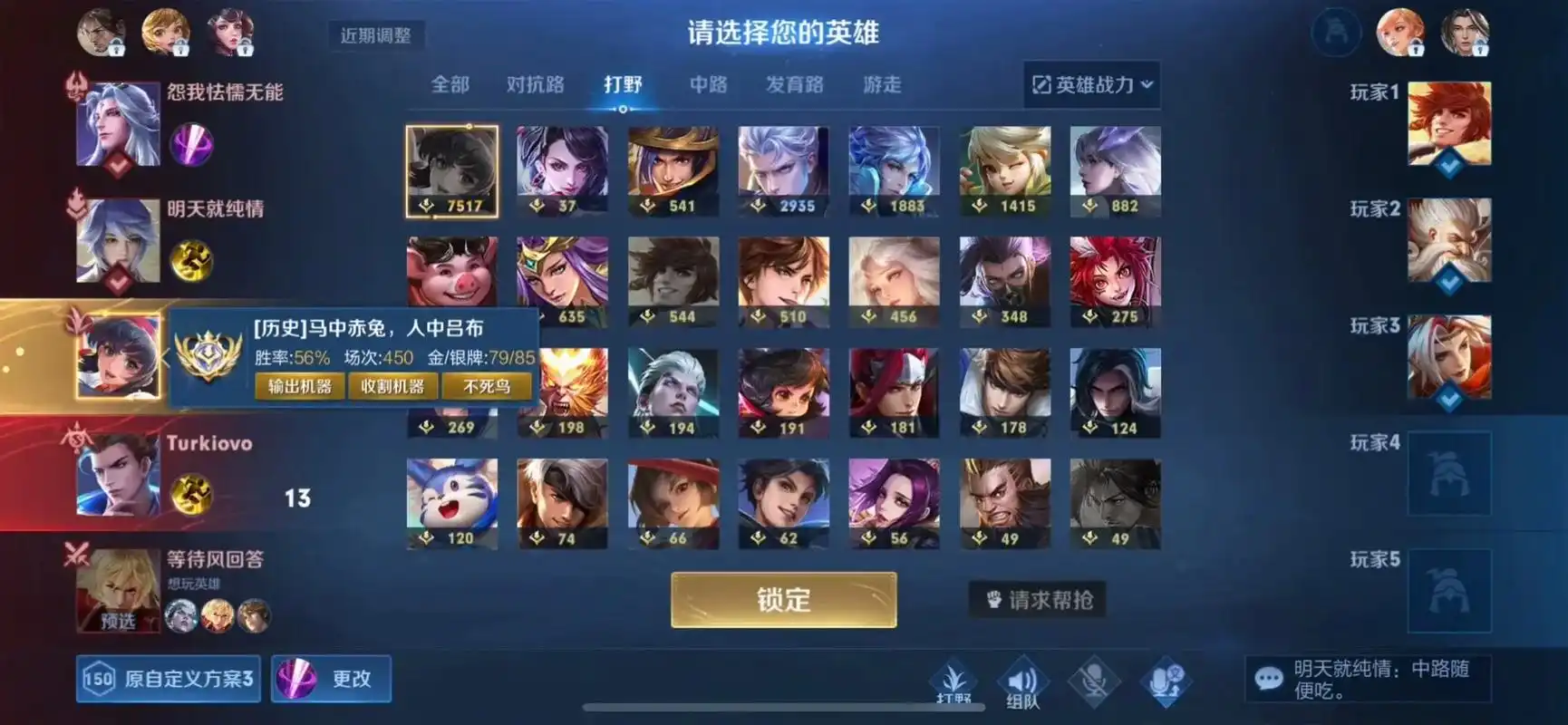Open the 英雄战力 sort dropdown
This screenshot has width=1568, height=725.
1093,84
